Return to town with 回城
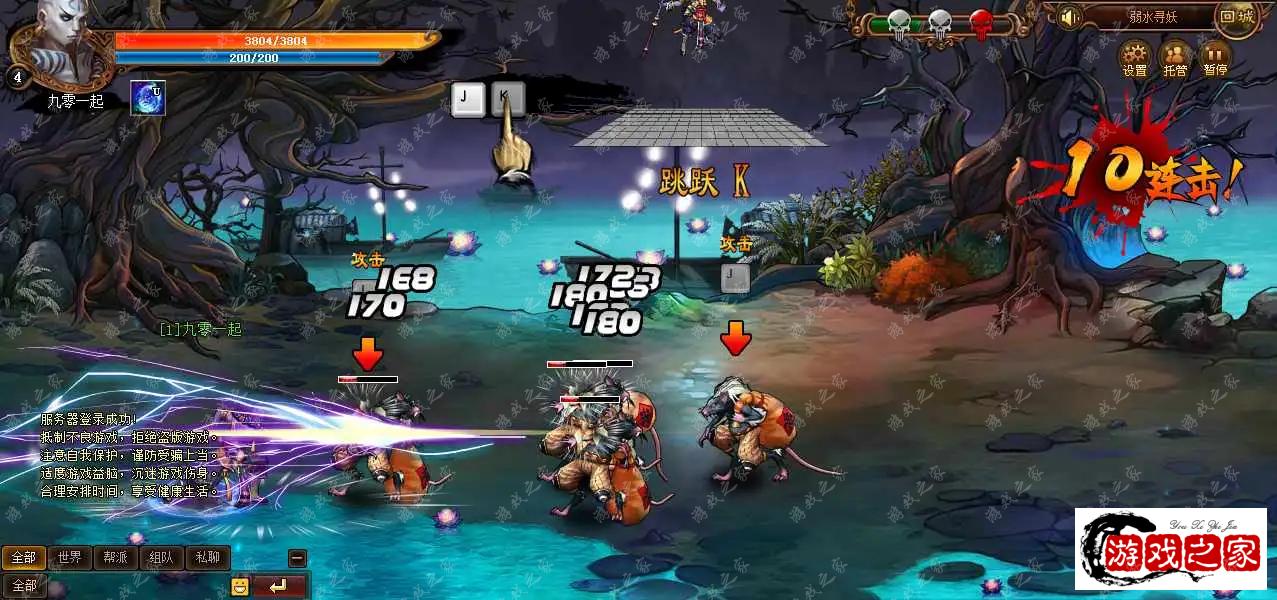1277x600 pixels. [1237, 17]
